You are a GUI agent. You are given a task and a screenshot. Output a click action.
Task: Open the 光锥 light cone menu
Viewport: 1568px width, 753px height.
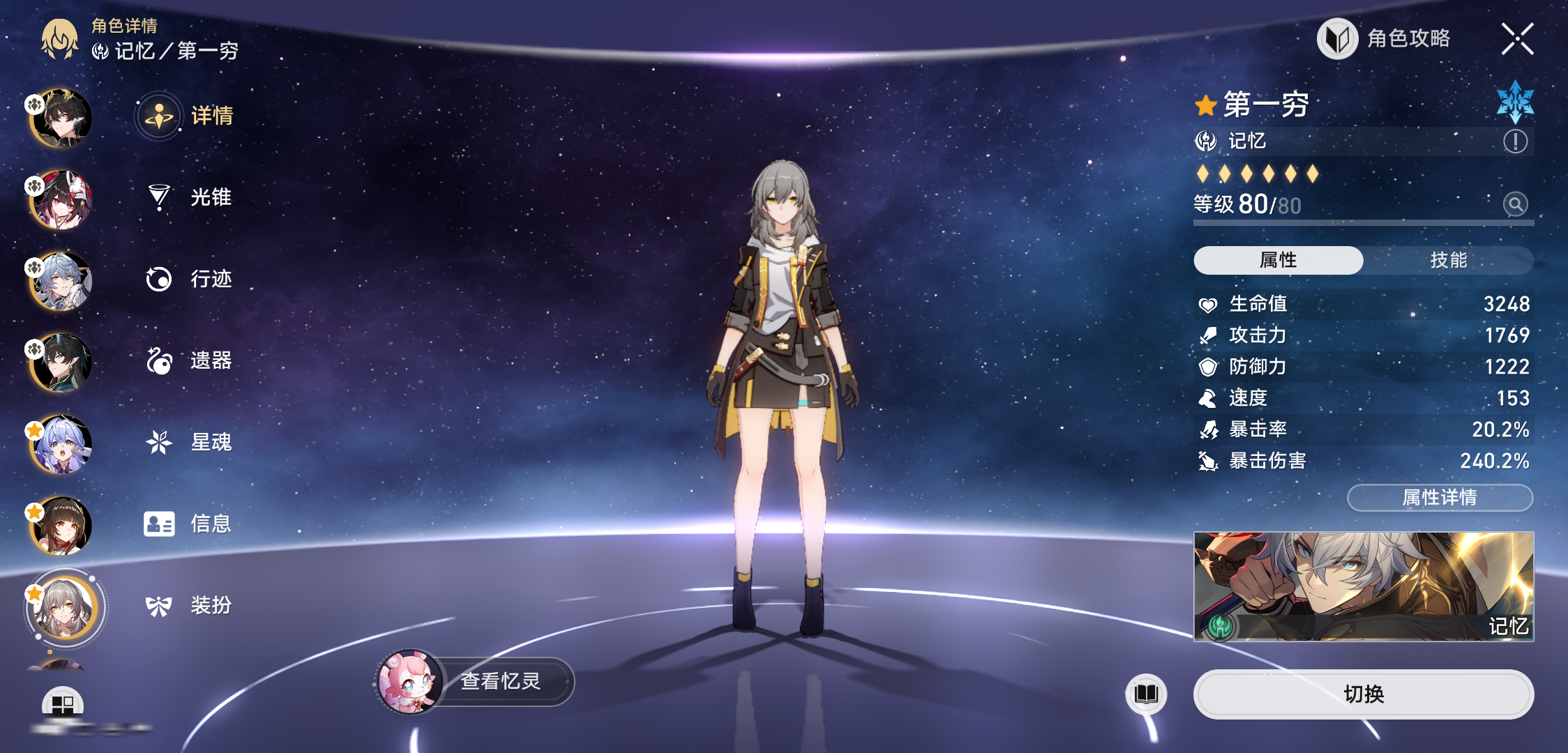(189, 197)
